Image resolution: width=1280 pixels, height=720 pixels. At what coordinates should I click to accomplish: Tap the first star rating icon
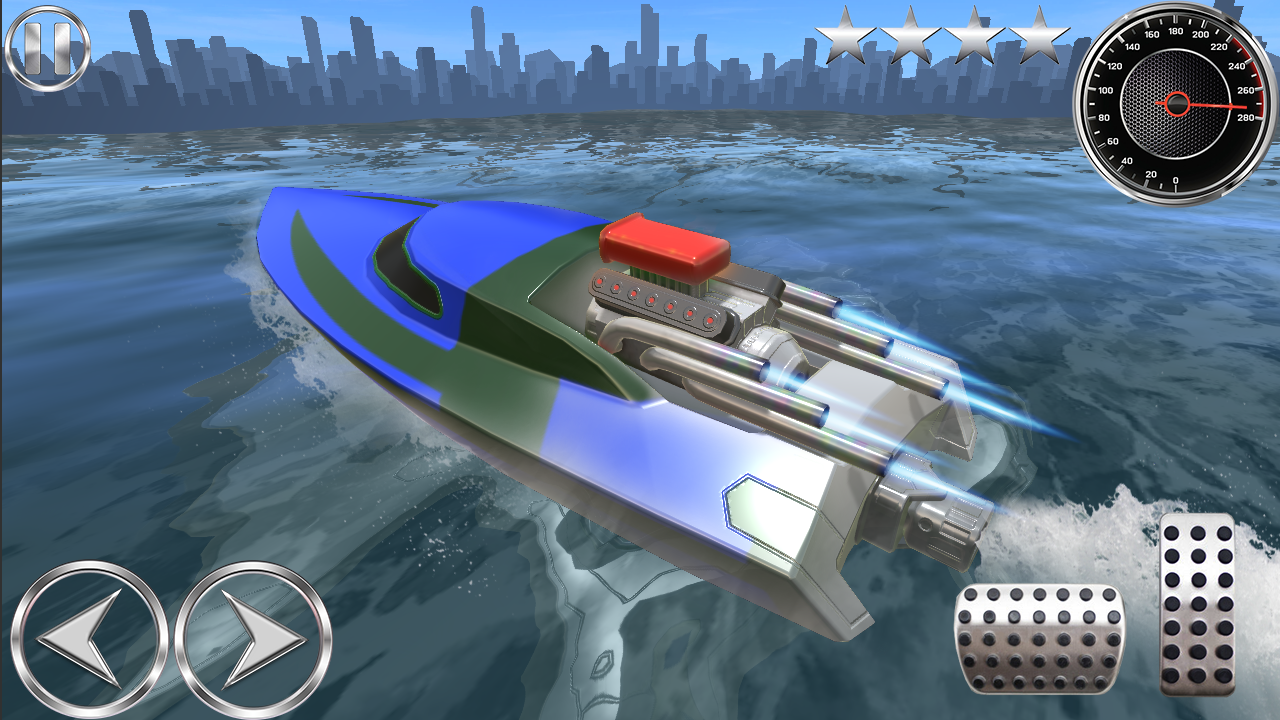point(845,38)
